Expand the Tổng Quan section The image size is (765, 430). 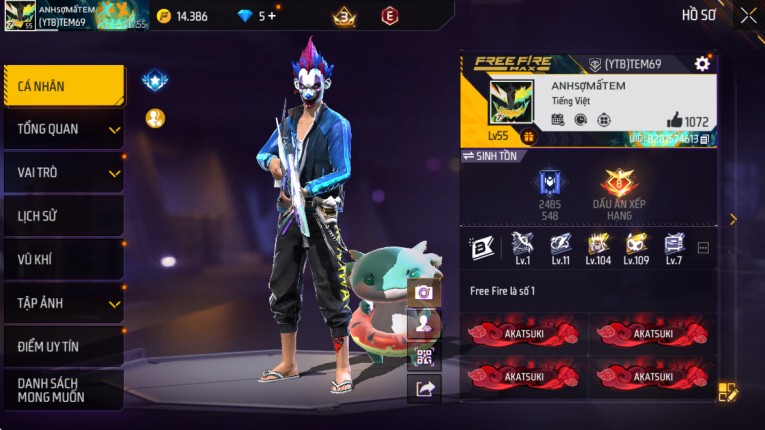pyautogui.click(x=63, y=129)
